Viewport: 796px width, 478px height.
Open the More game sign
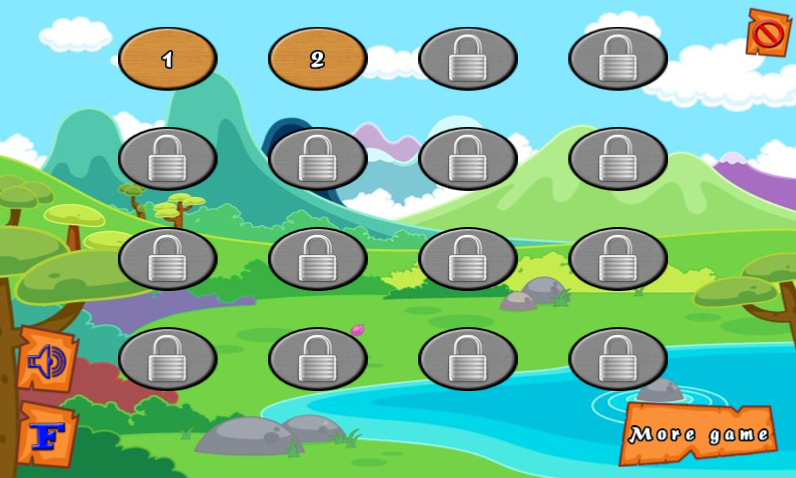click(698, 434)
